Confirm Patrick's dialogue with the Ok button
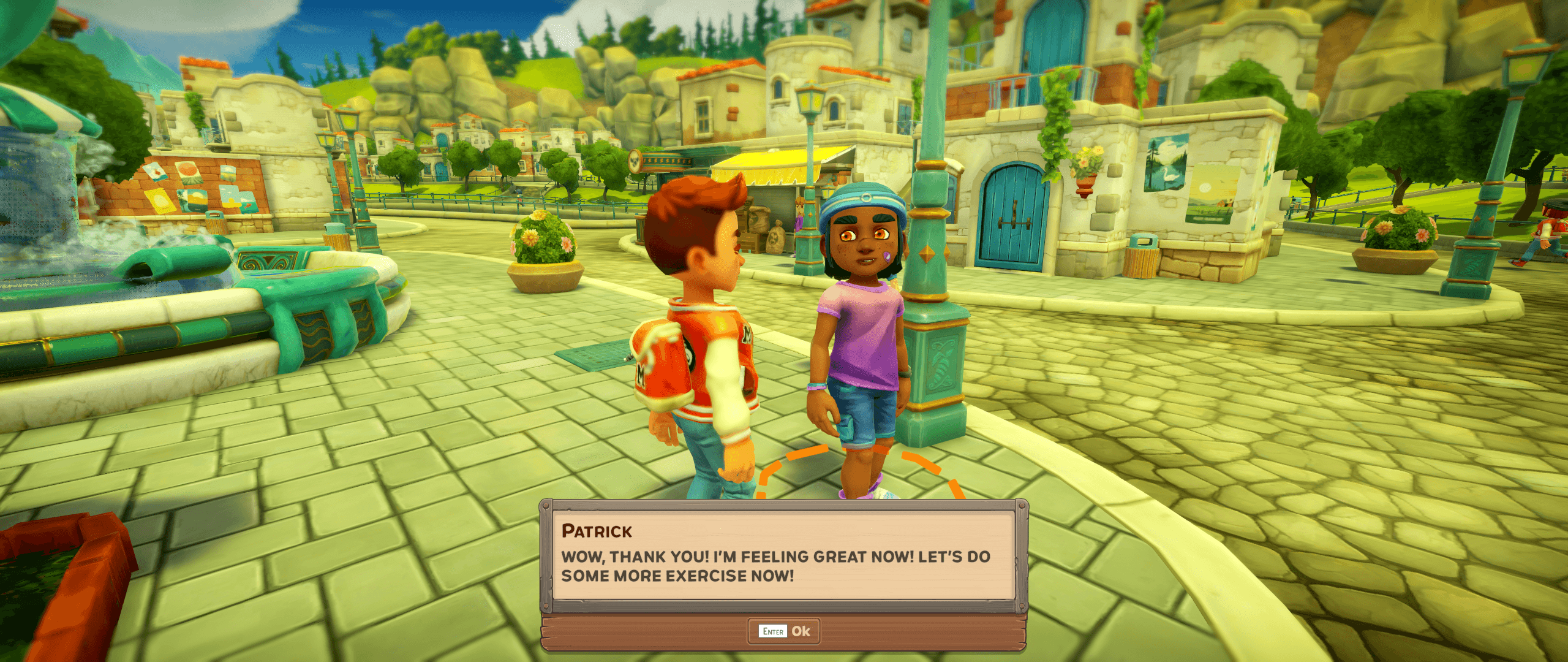This screenshot has width=1568, height=662. [784, 631]
